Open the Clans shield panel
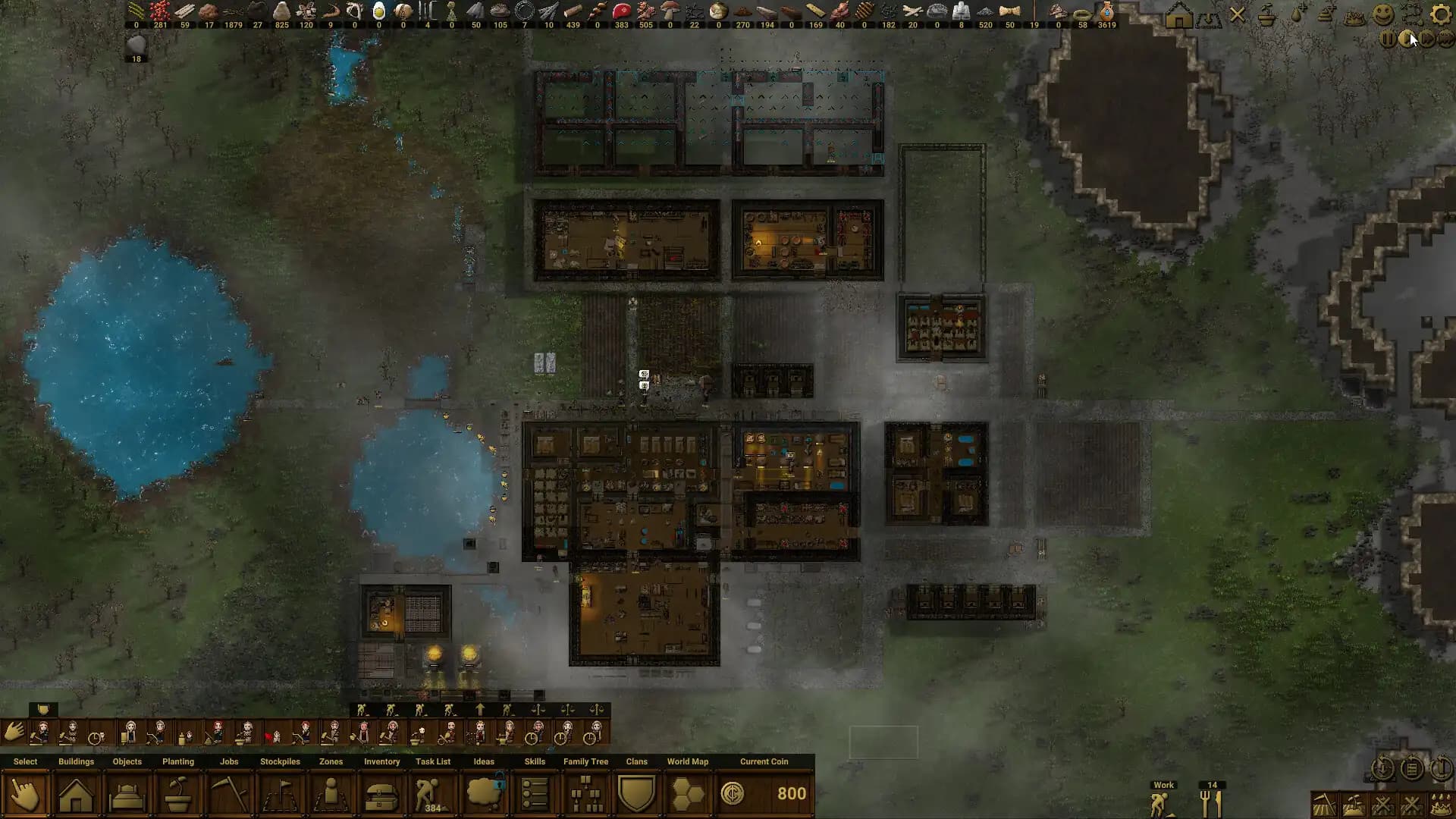The height and width of the screenshot is (819, 1456). tap(636, 794)
